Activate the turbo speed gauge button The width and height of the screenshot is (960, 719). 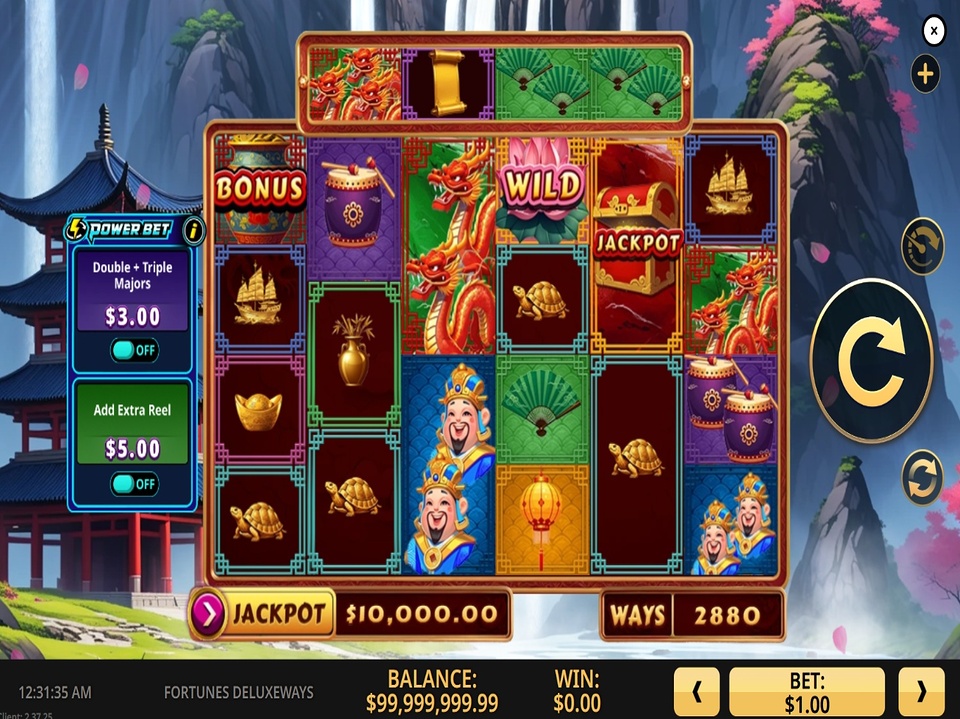(x=922, y=246)
